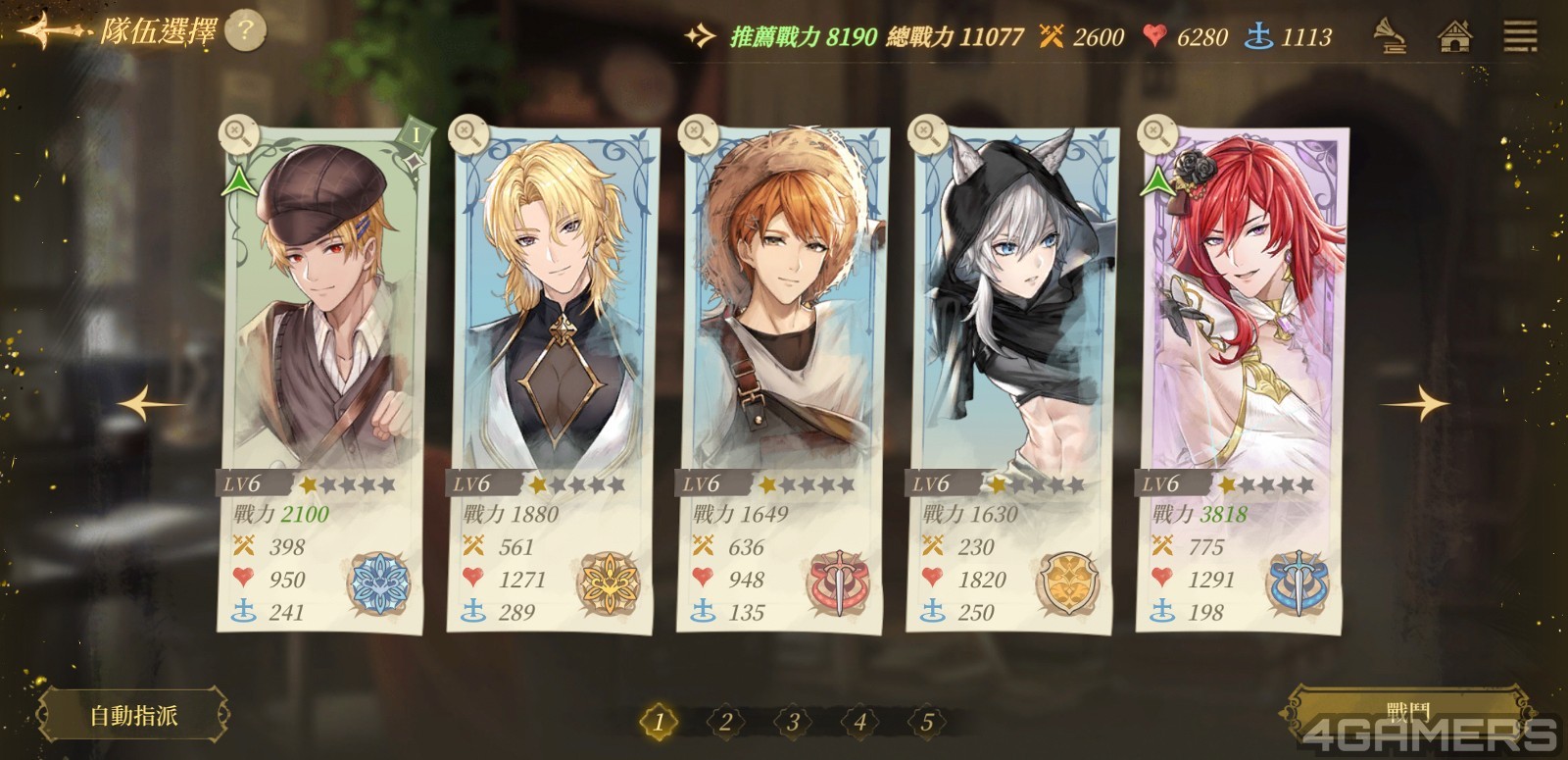1568x760 pixels.
Task: Switch to team slot 3
Action: pyautogui.click(x=792, y=723)
